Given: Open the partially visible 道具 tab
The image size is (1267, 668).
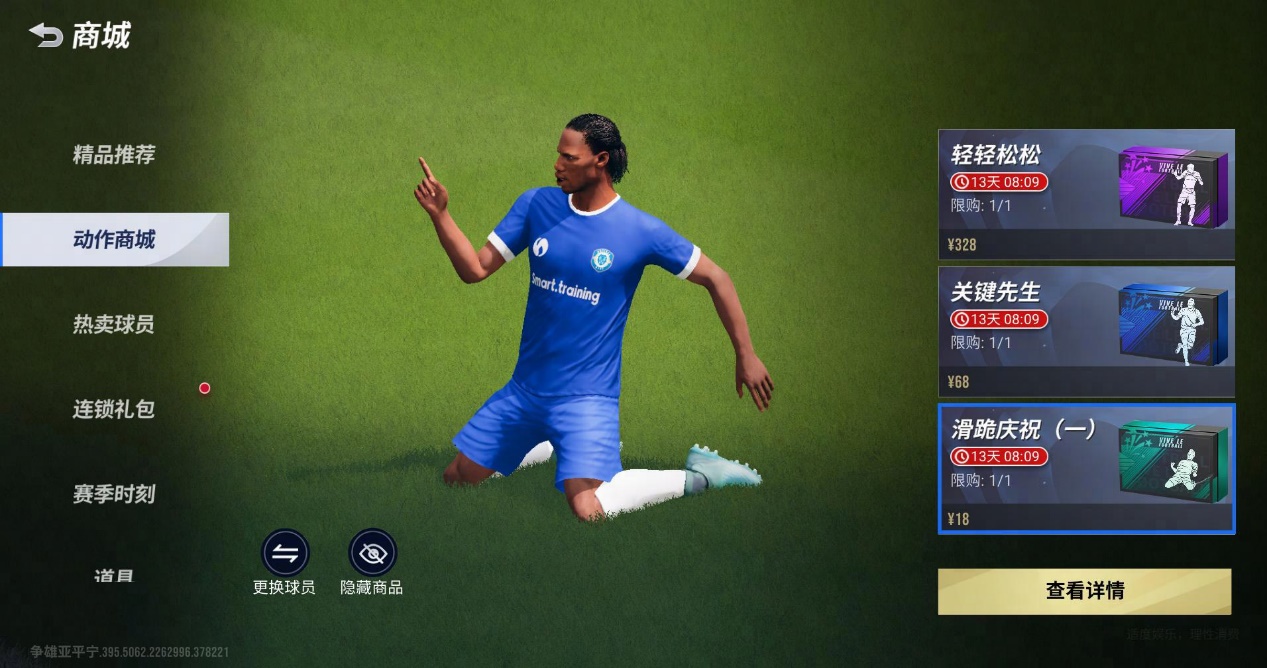Looking at the screenshot, I should click(114, 575).
